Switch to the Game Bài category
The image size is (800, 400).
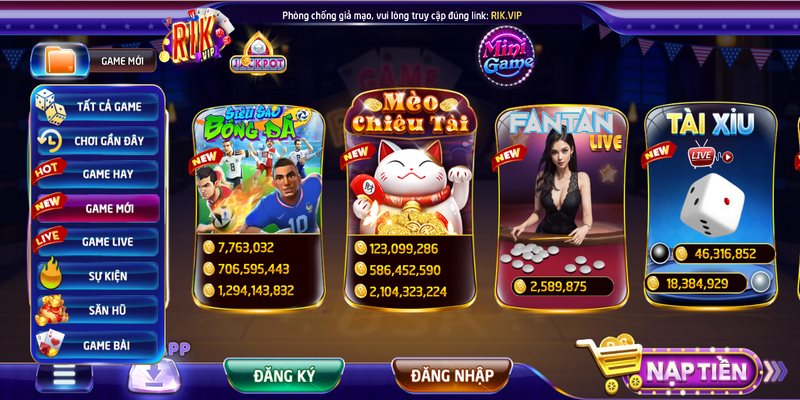point(97,344)
